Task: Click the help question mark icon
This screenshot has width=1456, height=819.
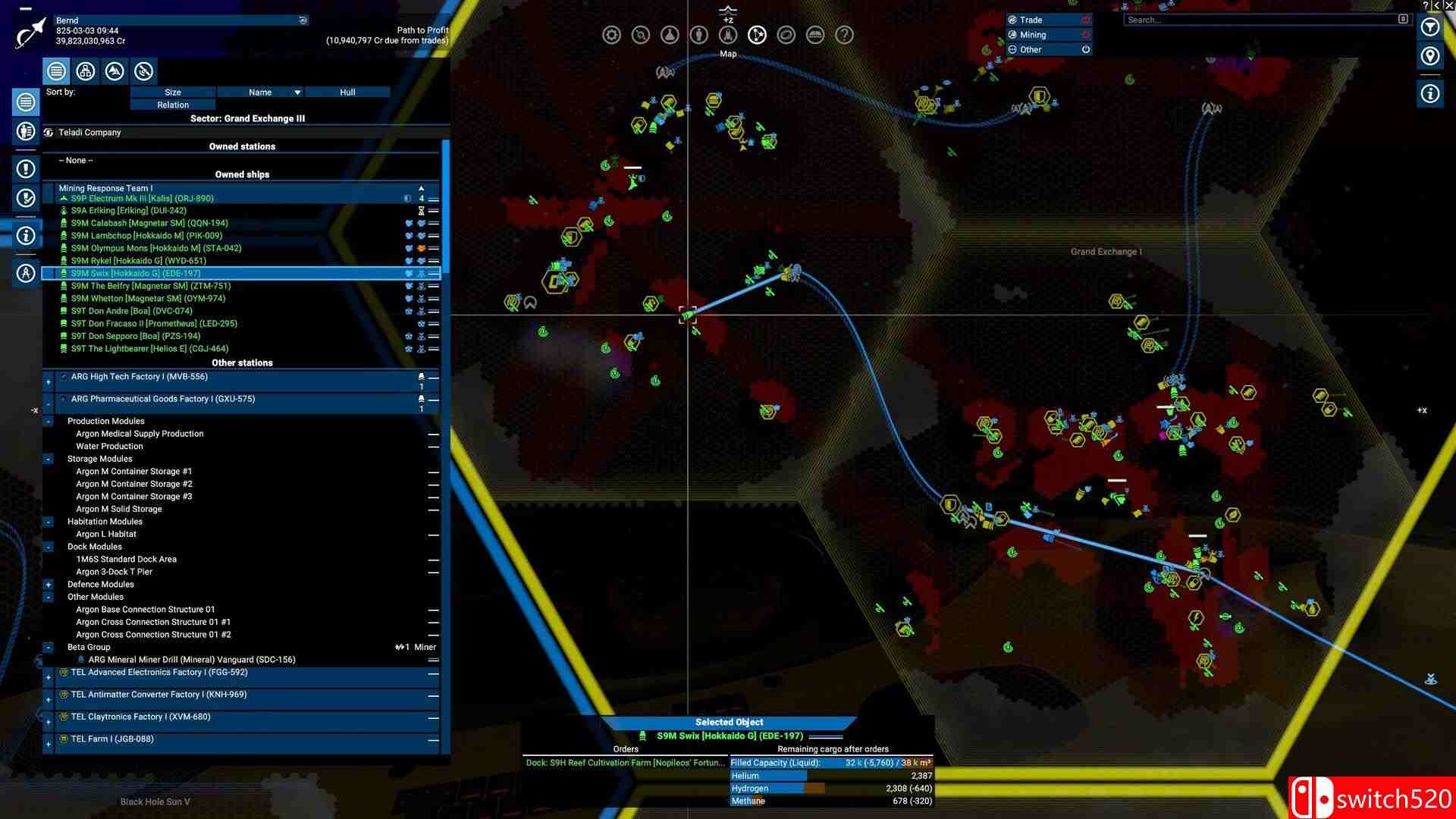Action: coord(843,34)
